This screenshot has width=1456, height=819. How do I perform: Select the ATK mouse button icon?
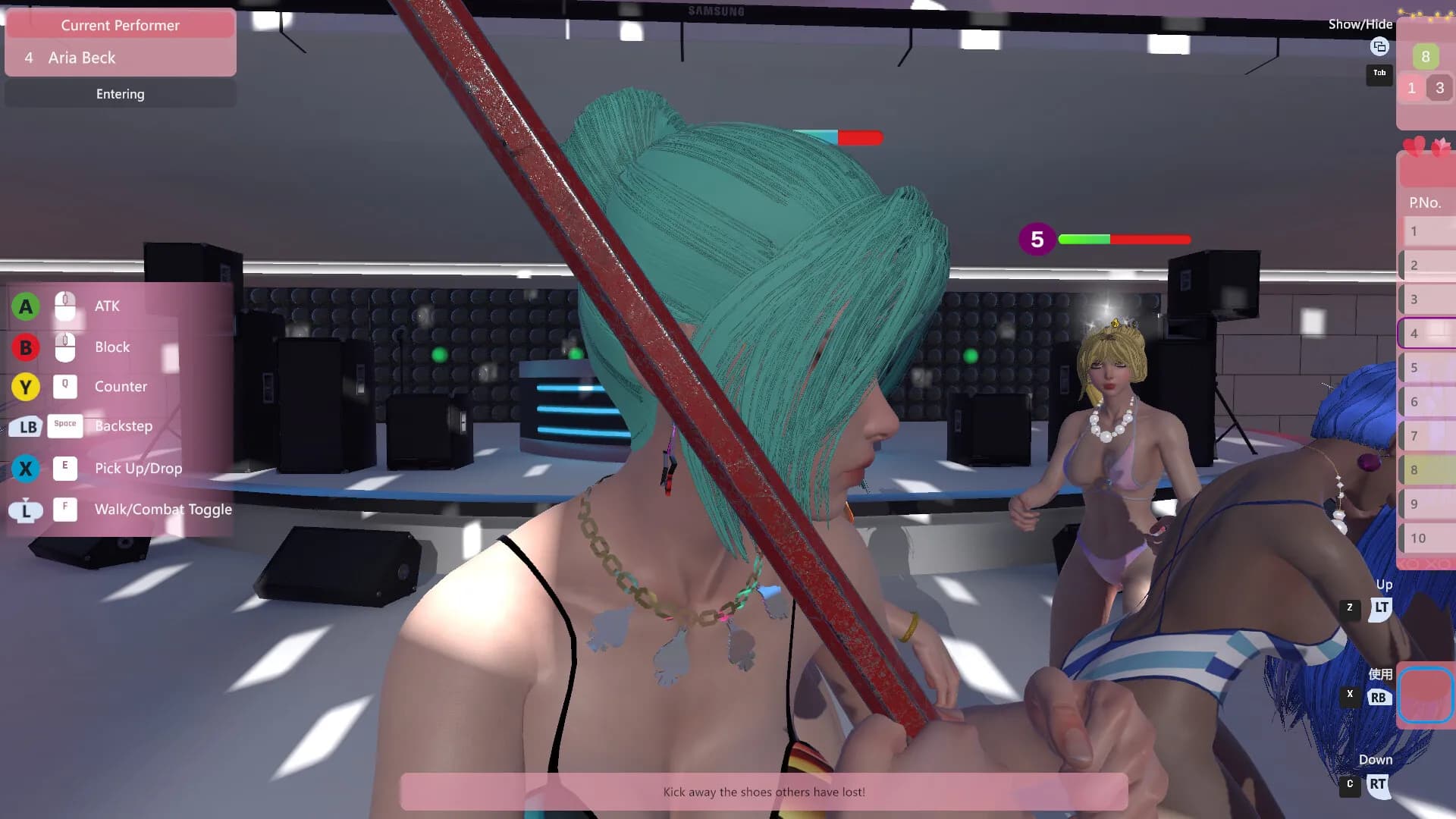(66, 306)
